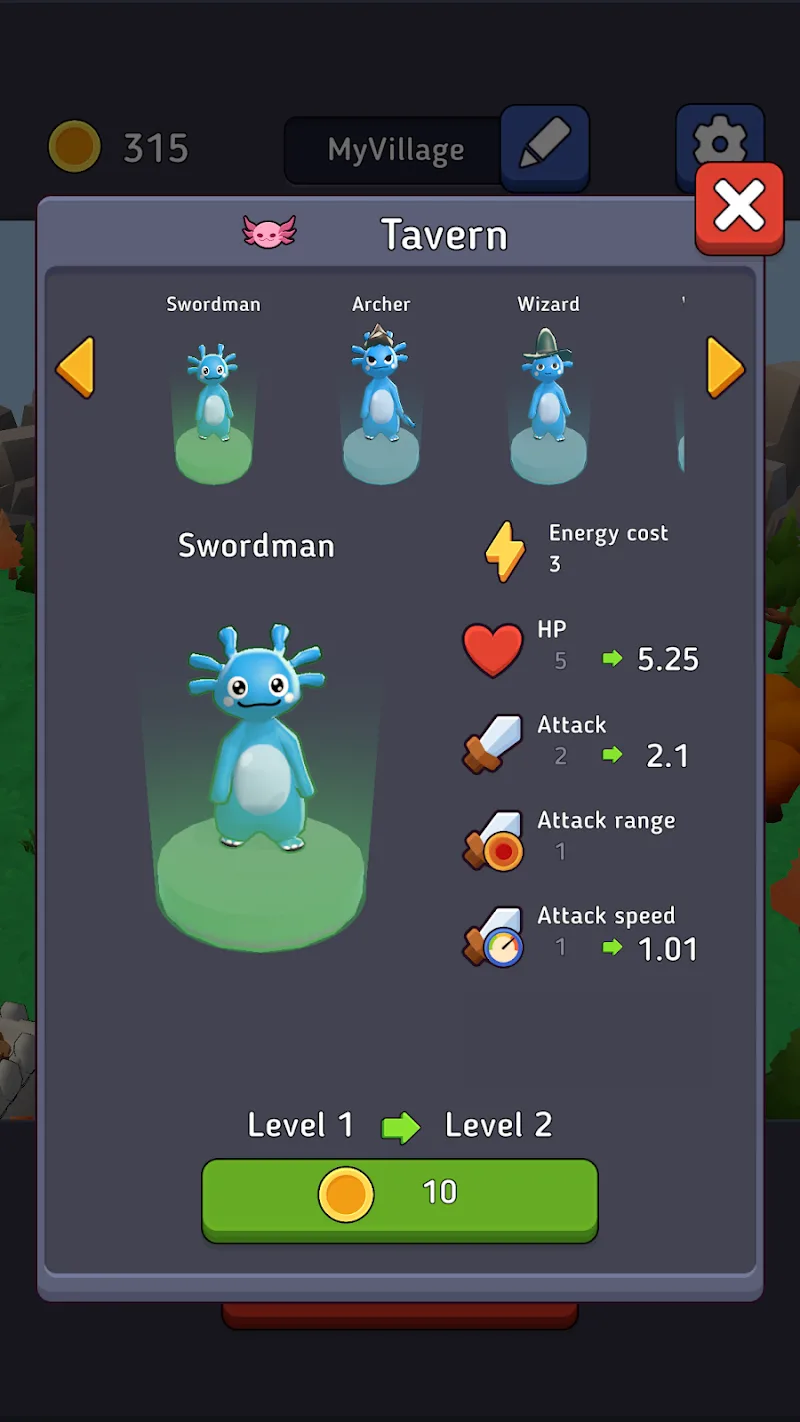The image size is (800, 1422).
Task: Close the Tavern window
Action: point(739,206)
